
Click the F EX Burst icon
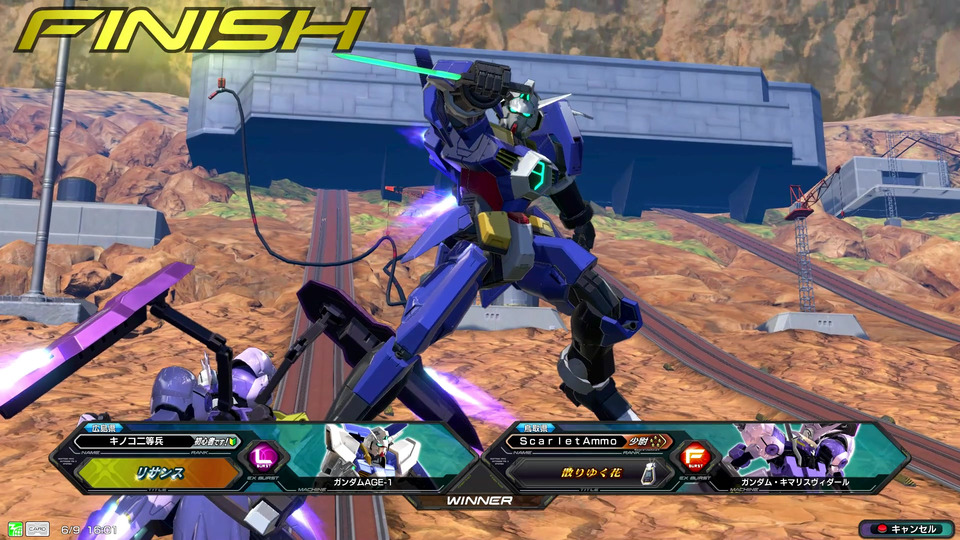pyautogui.click(x=694, y=458)
